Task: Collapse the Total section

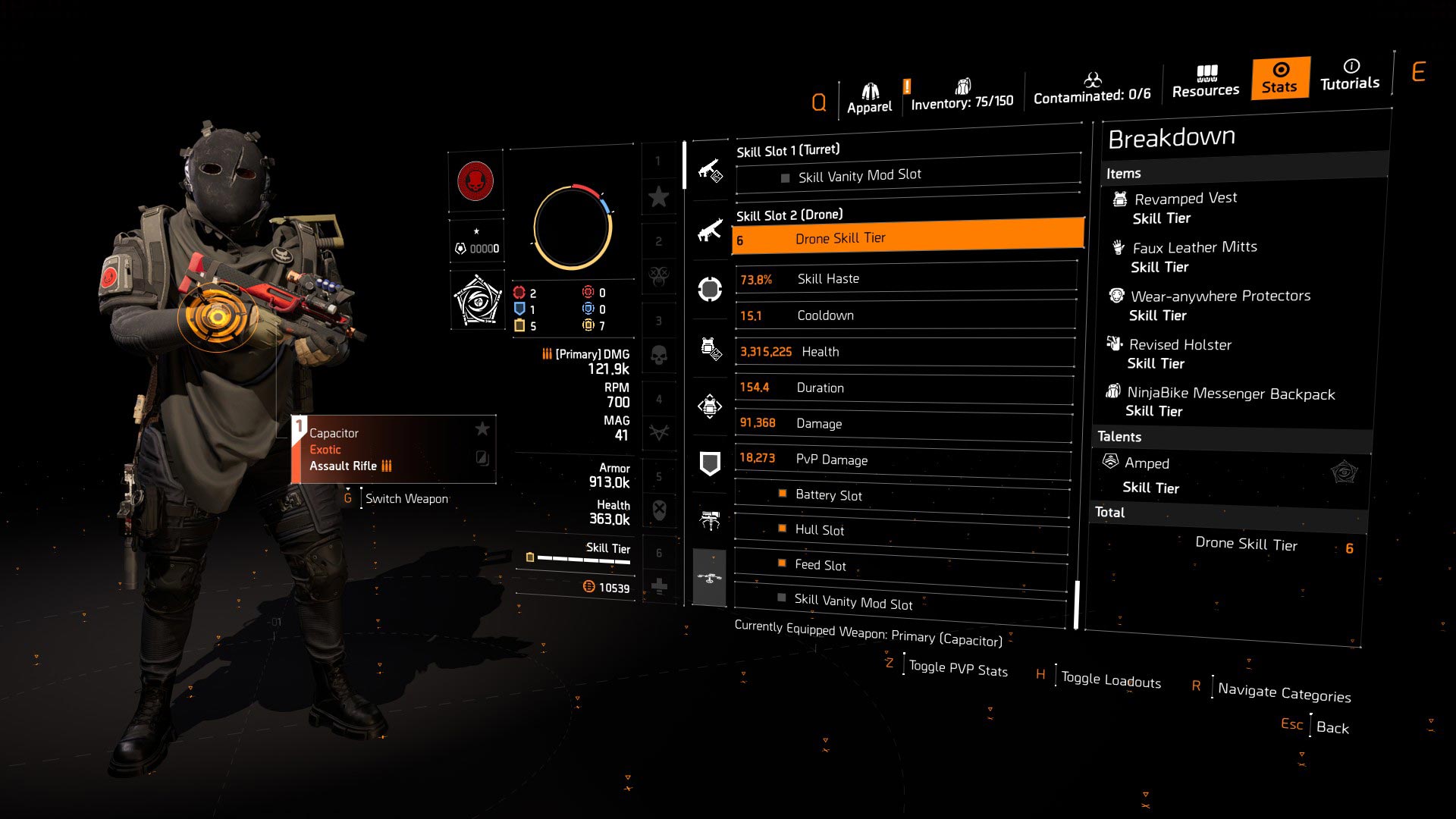Action: tap(1109, 513)
